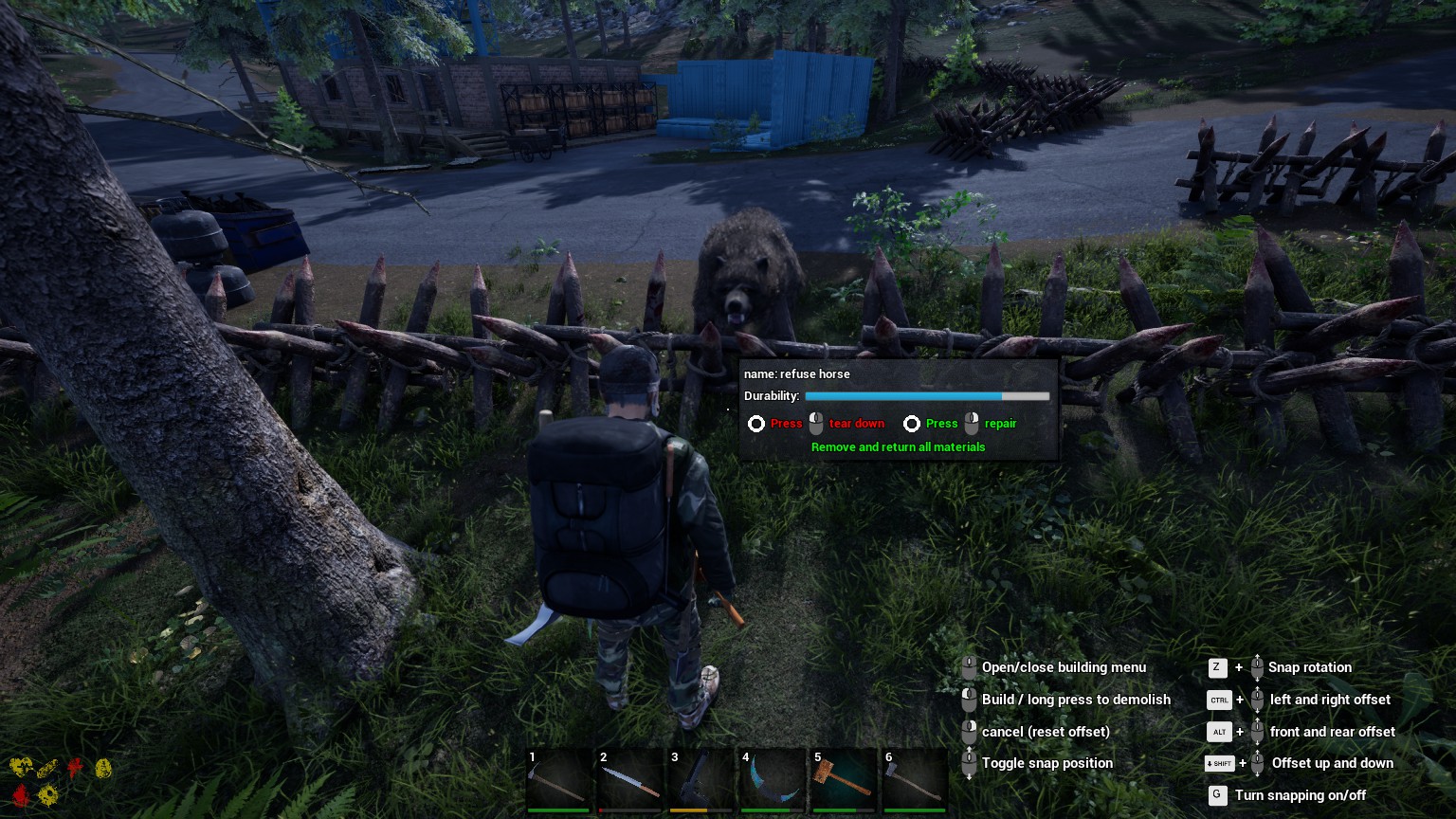Pick the axe in hotbar slot 6
Viewport: 1456px width, 819px height.
point(916,781)
